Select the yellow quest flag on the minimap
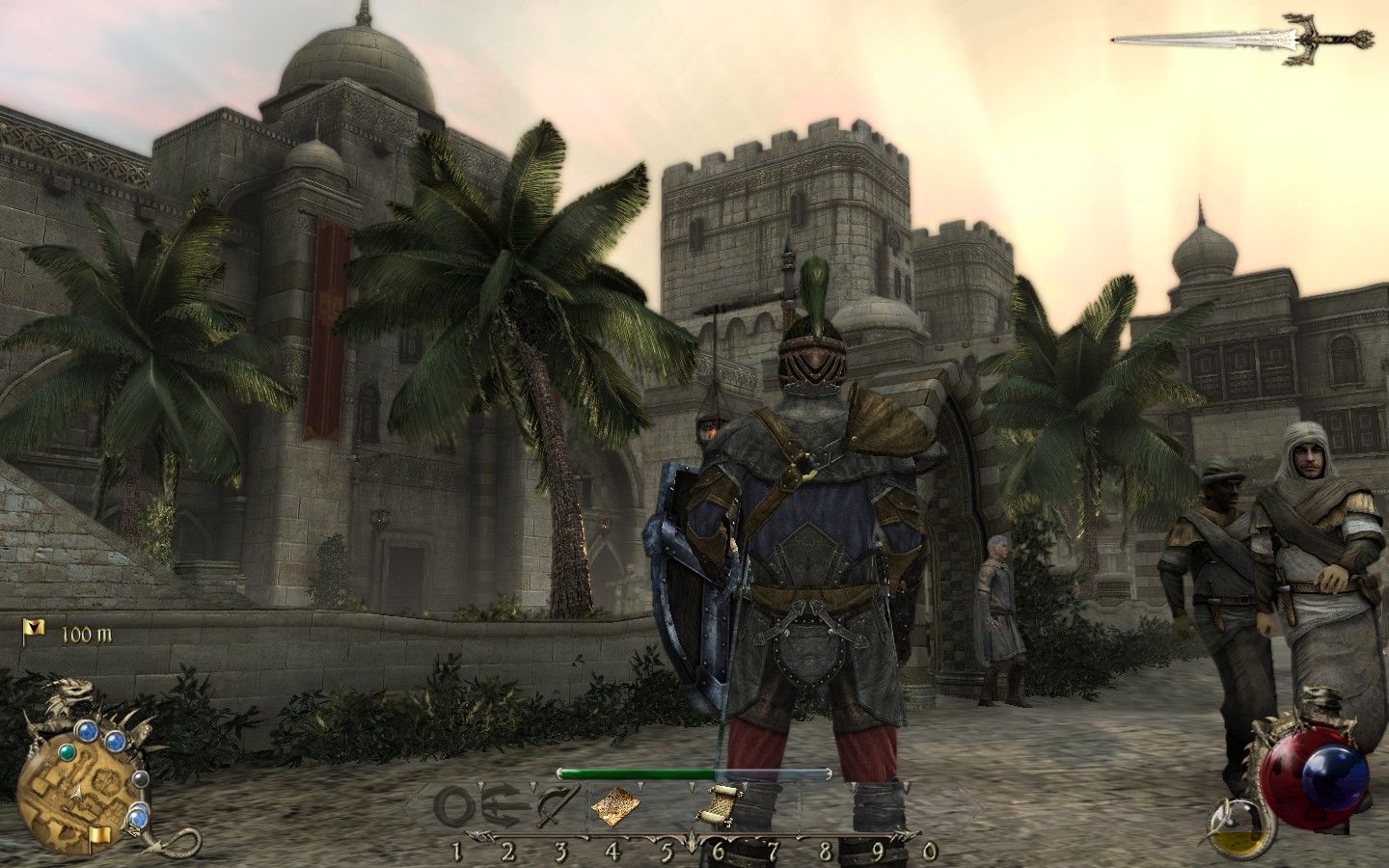1389x868 pixels. pos(98,835)
